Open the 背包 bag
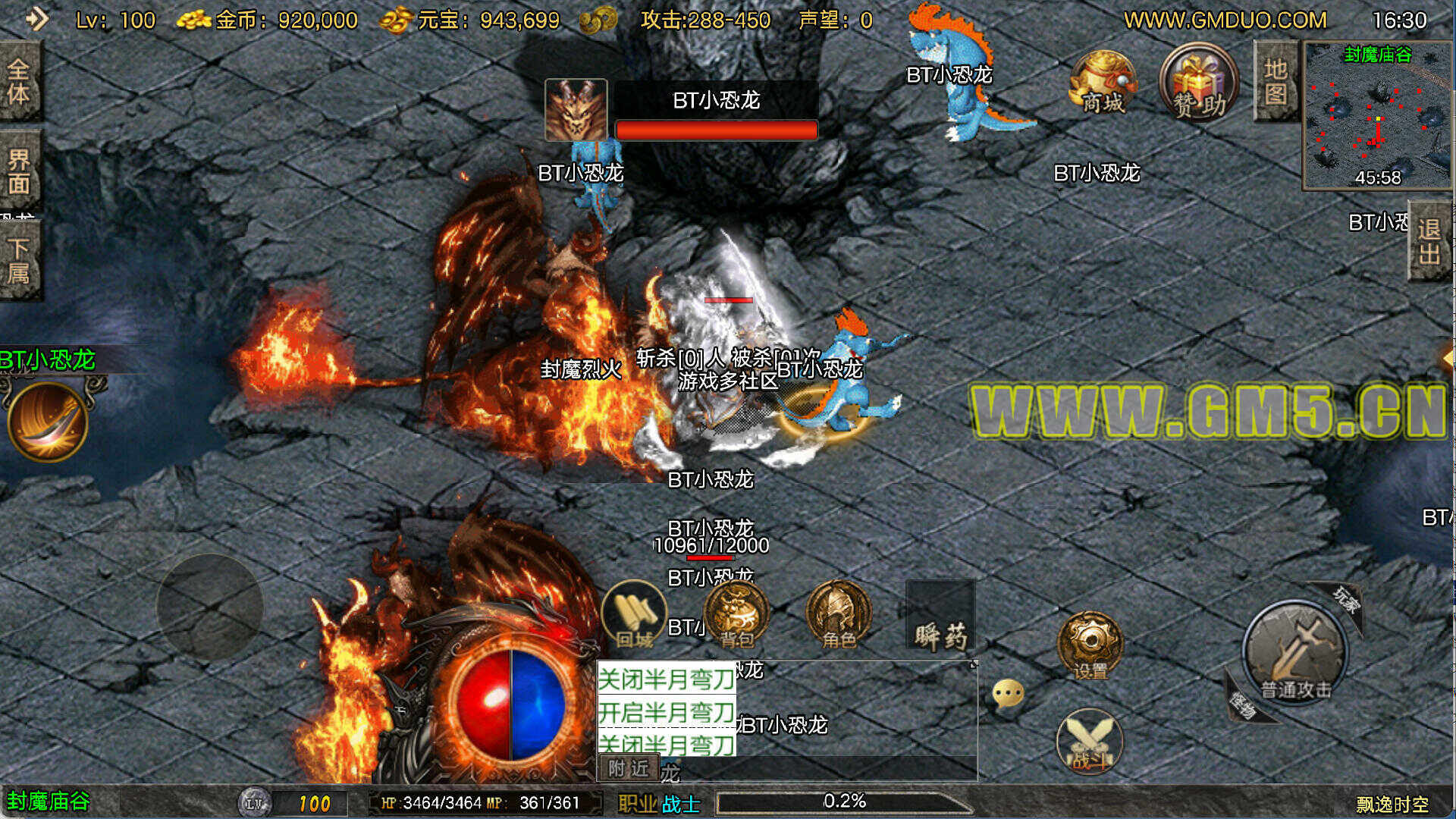1456x819 pixels. point(736,614)
